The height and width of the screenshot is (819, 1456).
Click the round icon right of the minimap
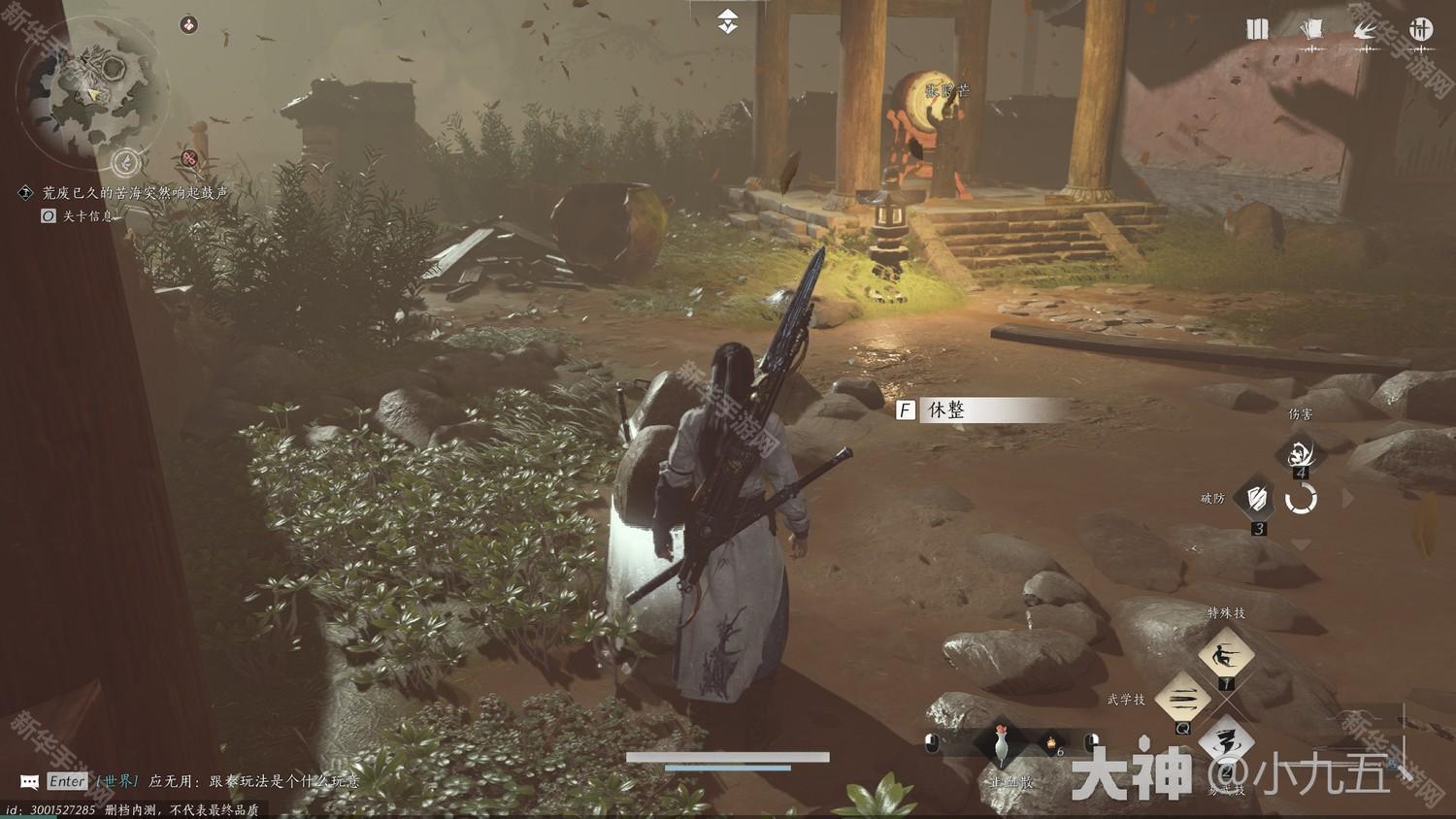point(189,24)
